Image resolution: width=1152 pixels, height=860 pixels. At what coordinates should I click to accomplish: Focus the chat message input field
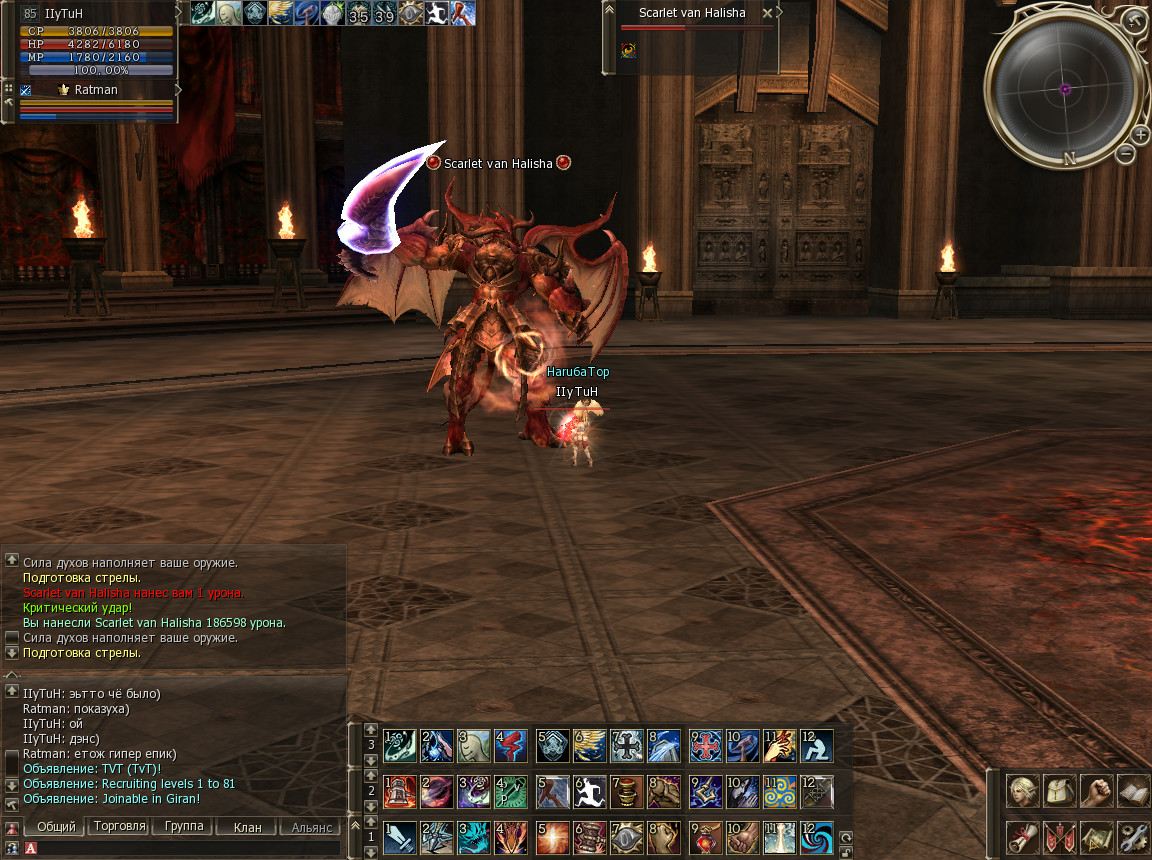(185, 848)
